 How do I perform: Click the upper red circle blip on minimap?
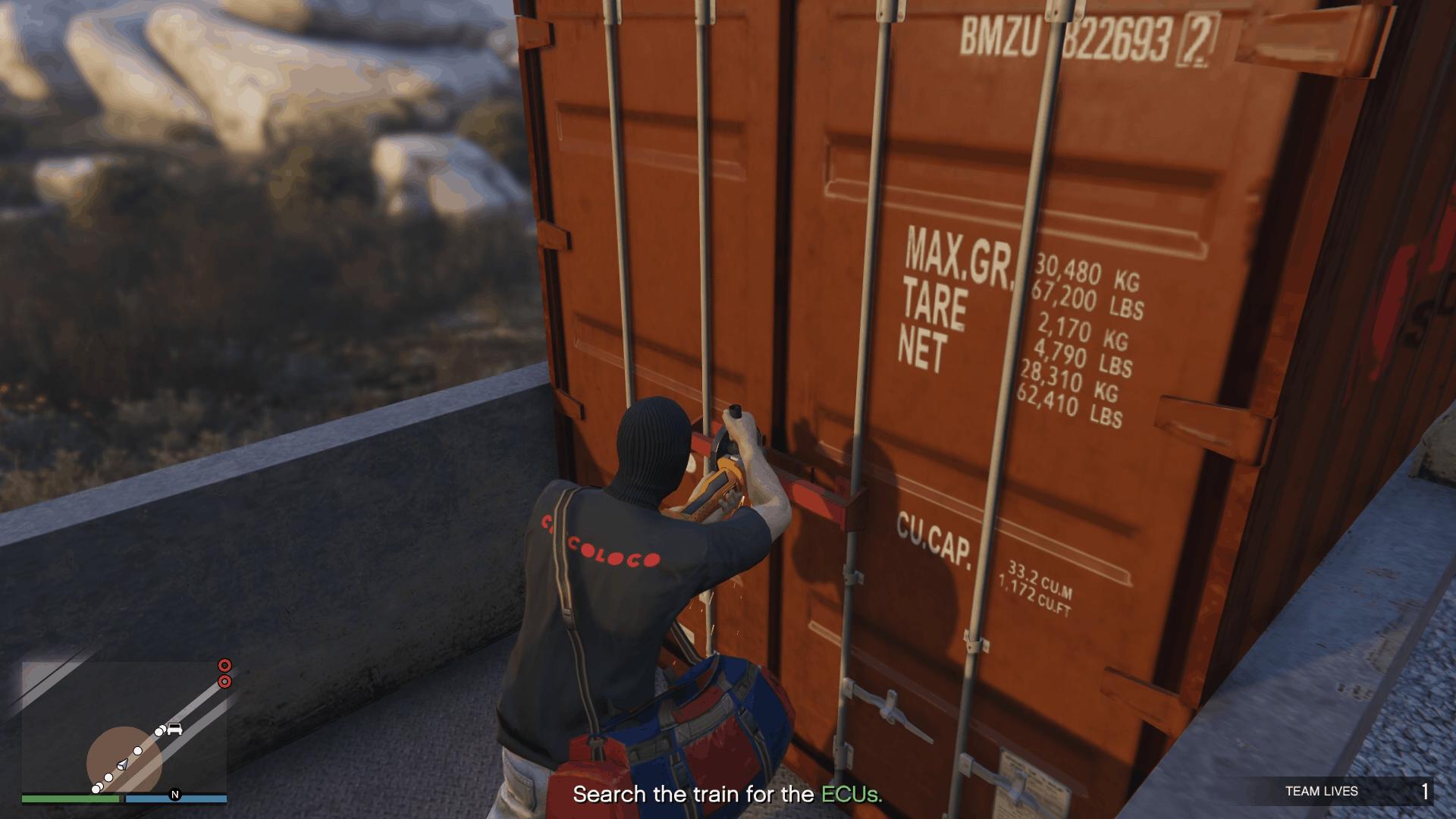click(224, 667)
